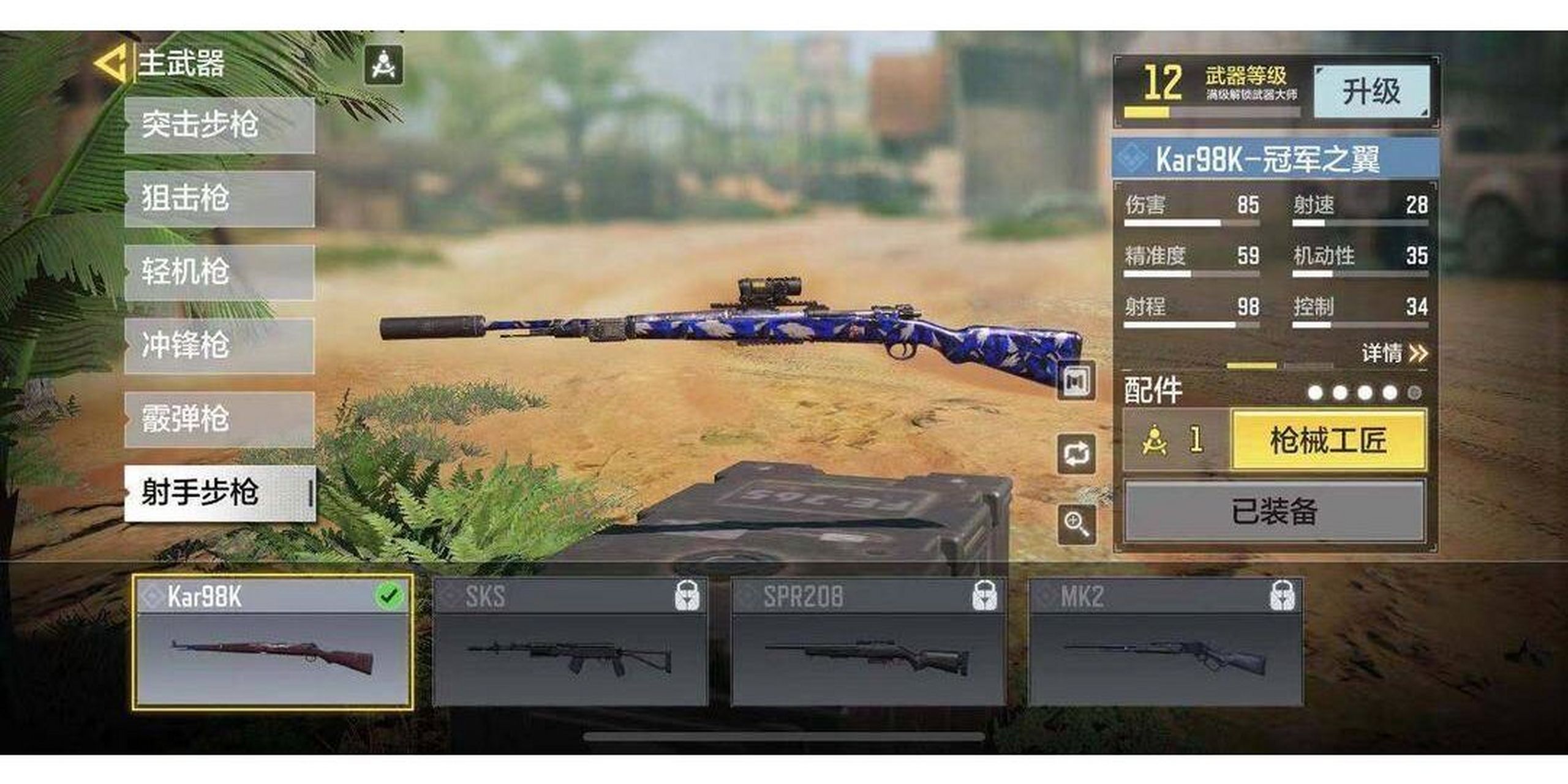Click the magnifying glass inspect icon

(1076, 524)
